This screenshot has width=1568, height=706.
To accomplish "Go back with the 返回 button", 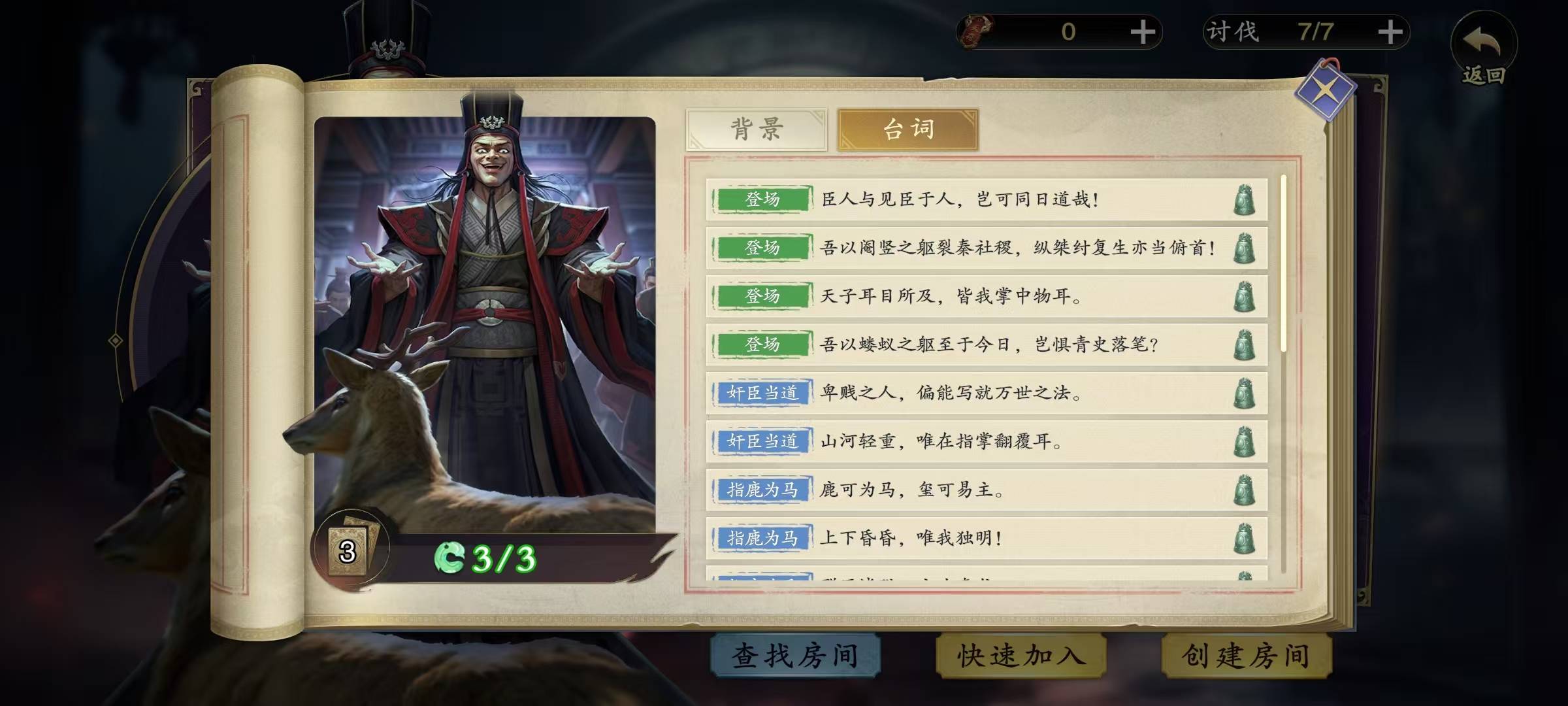I will [x=1483, y=52].
